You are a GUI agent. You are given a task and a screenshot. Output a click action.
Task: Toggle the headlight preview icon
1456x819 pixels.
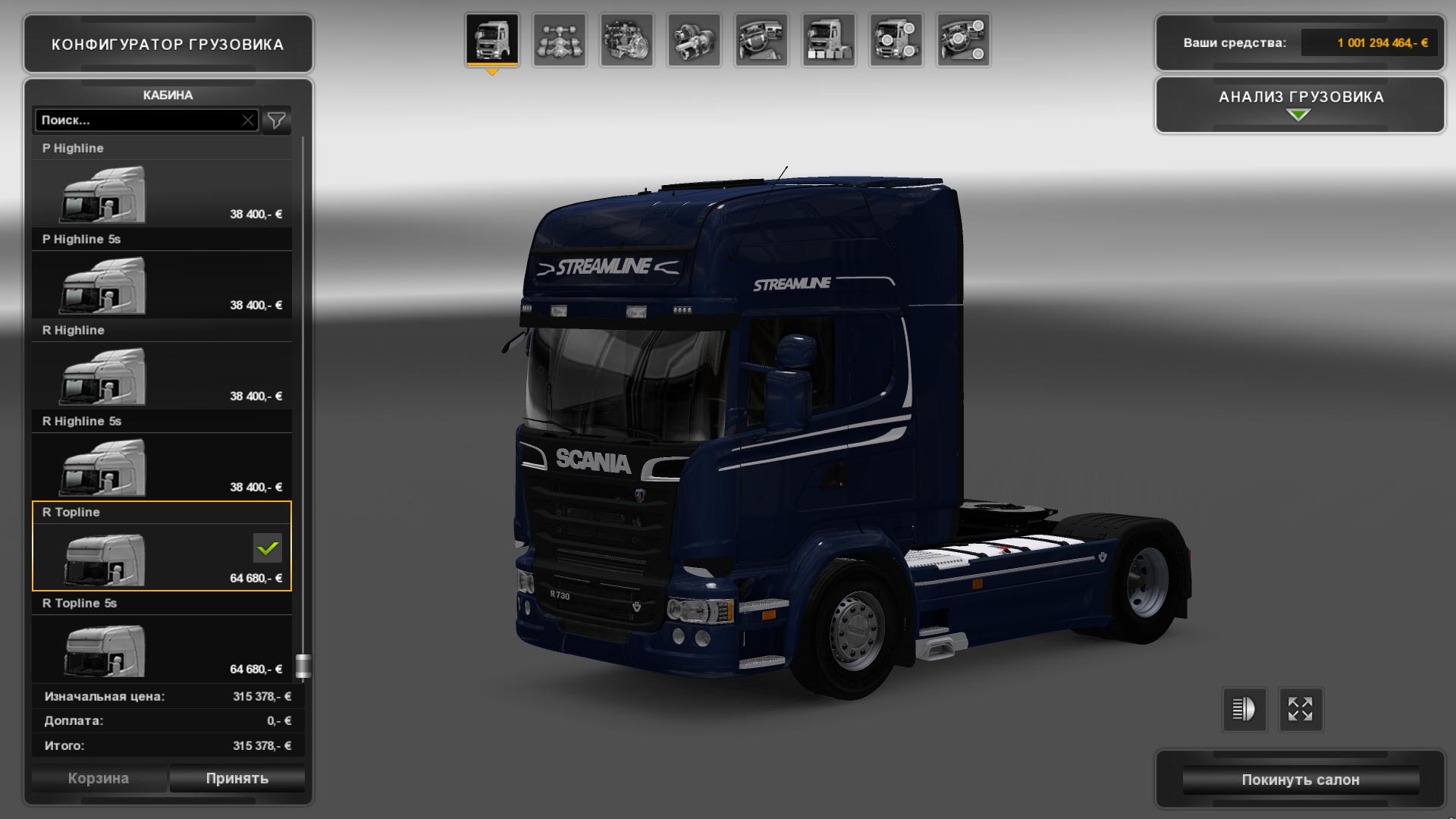point(1244,710)
